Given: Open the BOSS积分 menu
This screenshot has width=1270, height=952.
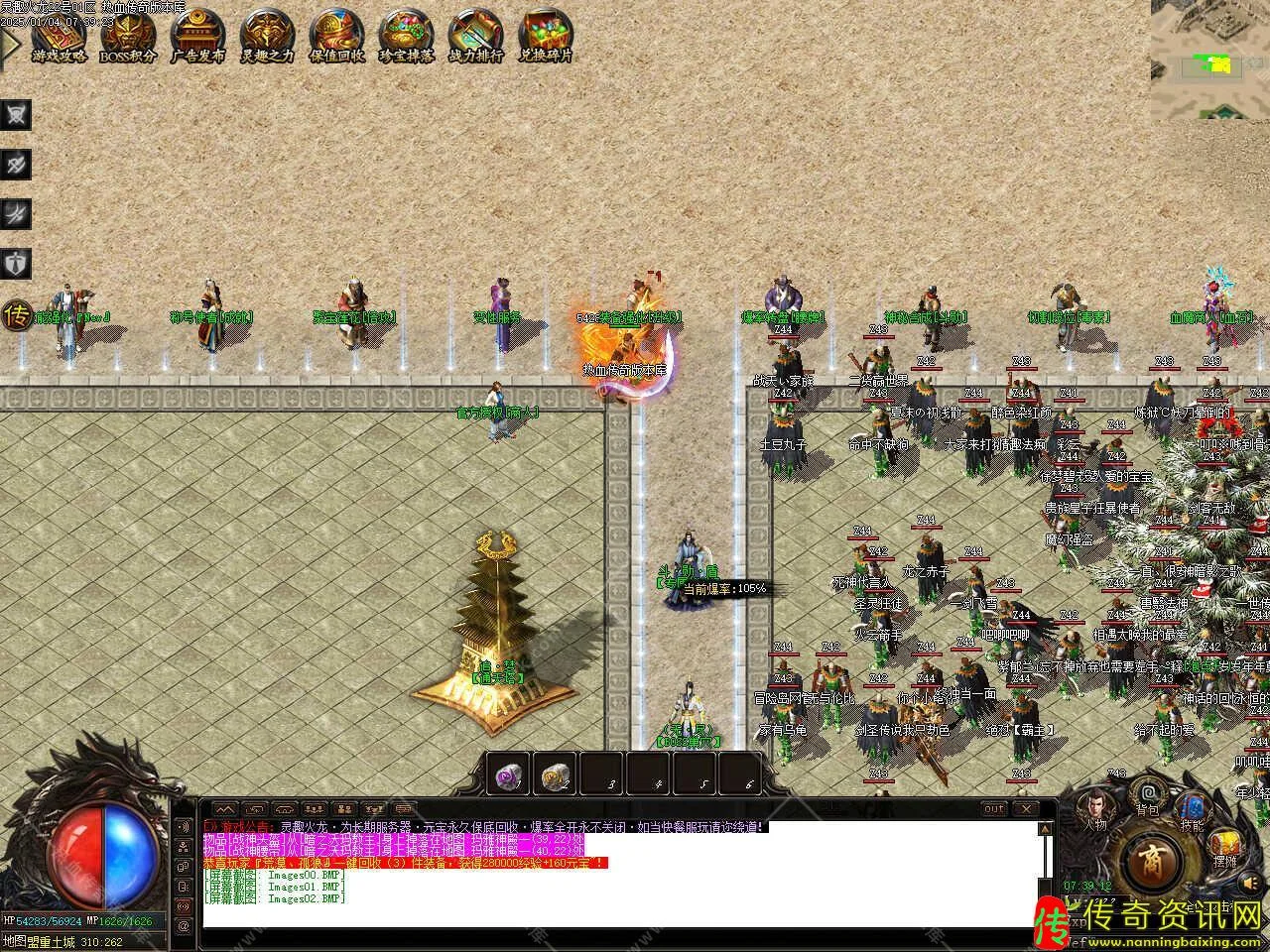Looking at the screenshot, I should [x=128, y=36].
